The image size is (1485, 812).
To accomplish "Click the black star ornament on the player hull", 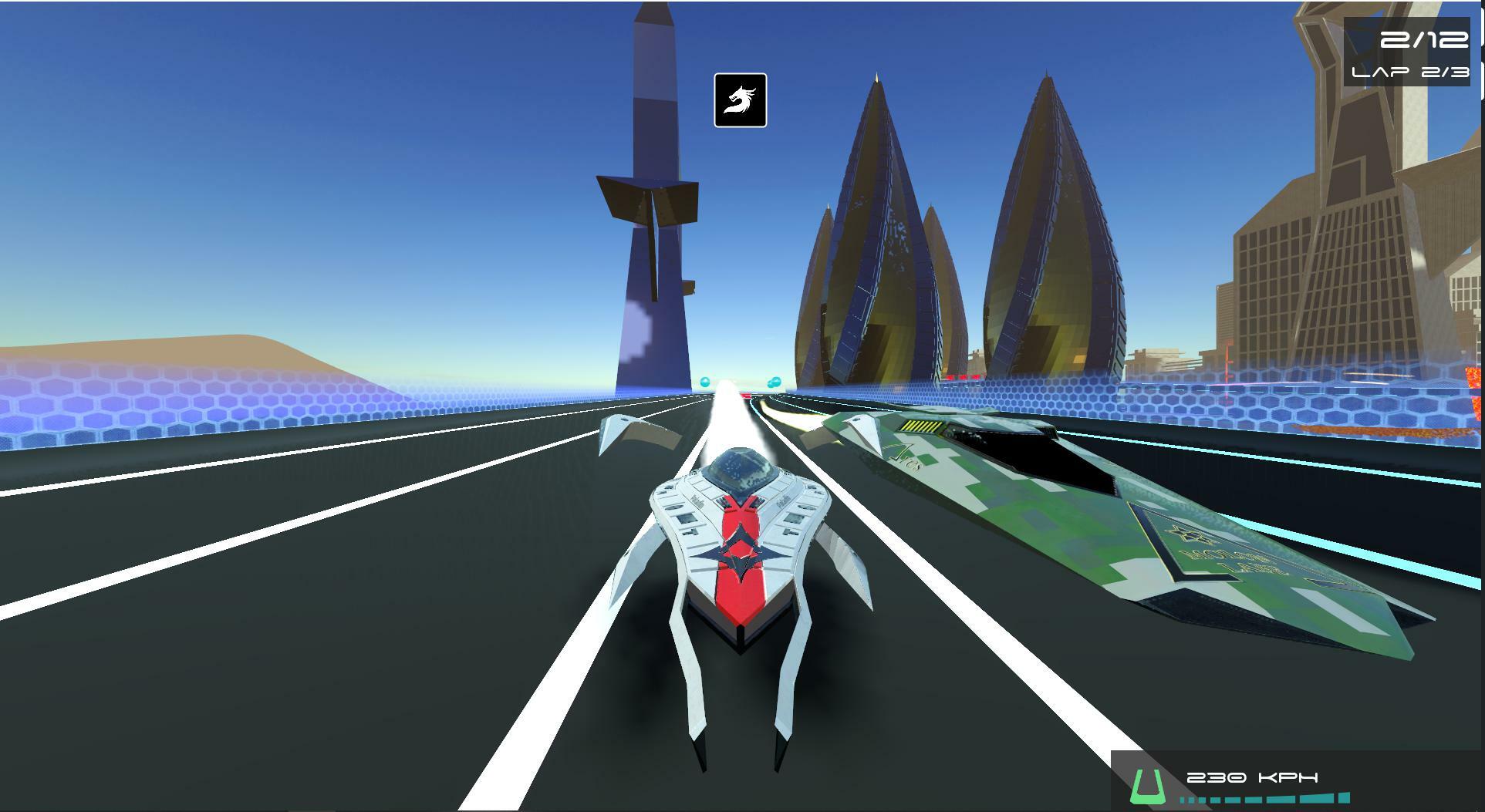I will coord(739,551).
